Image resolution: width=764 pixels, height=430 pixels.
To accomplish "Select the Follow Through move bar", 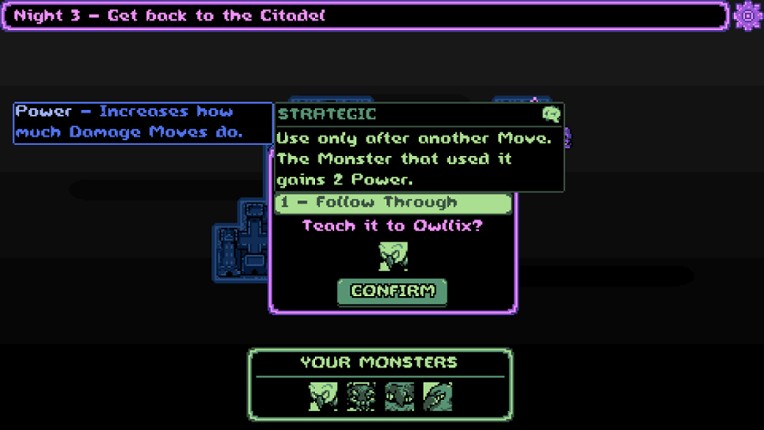I will (393, 203).
